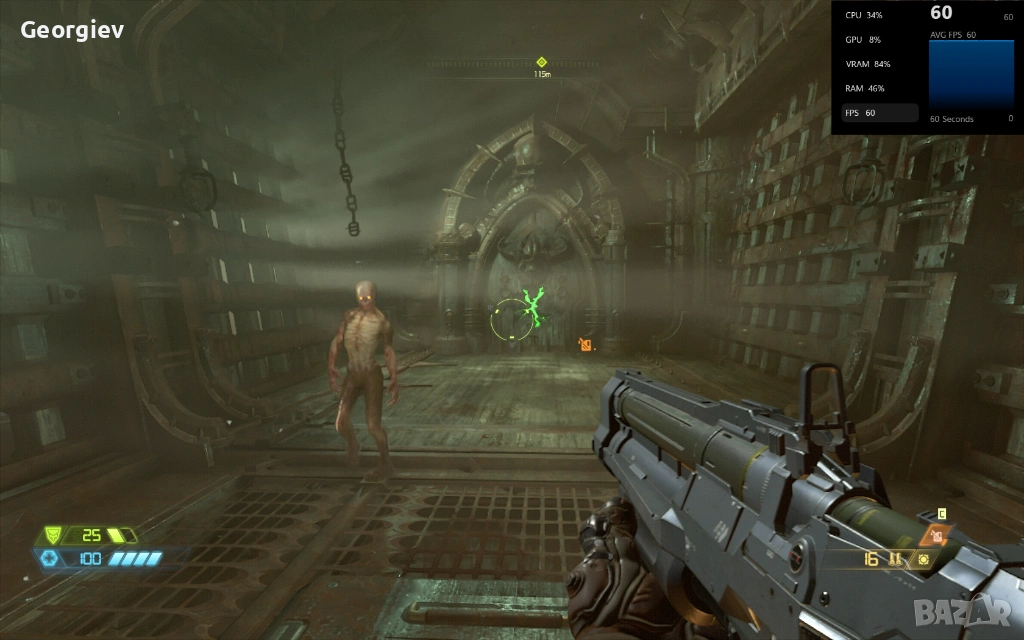
Task: Select the yellow objective marker on the compass
Action: pyautogui.click(x=541, y=62)
